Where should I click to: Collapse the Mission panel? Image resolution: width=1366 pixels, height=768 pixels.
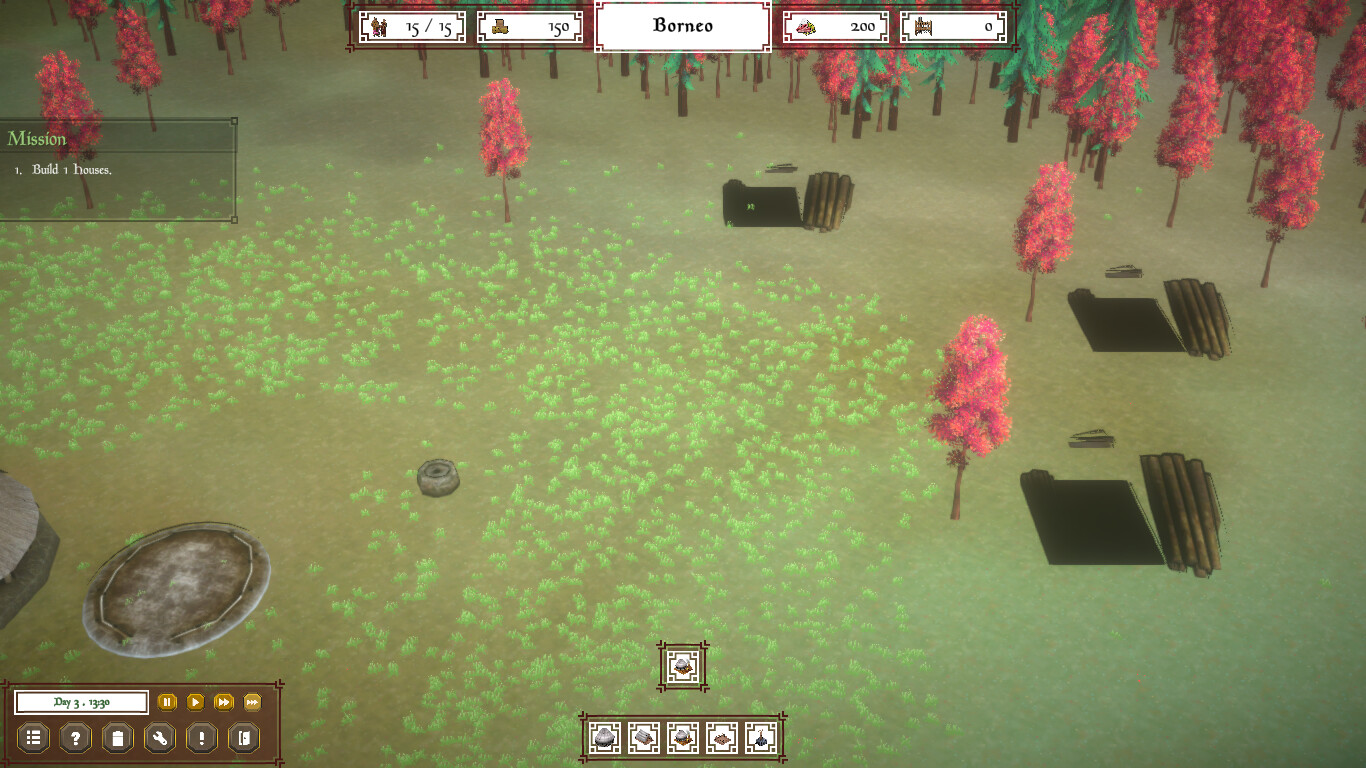(x=234, y=121)
